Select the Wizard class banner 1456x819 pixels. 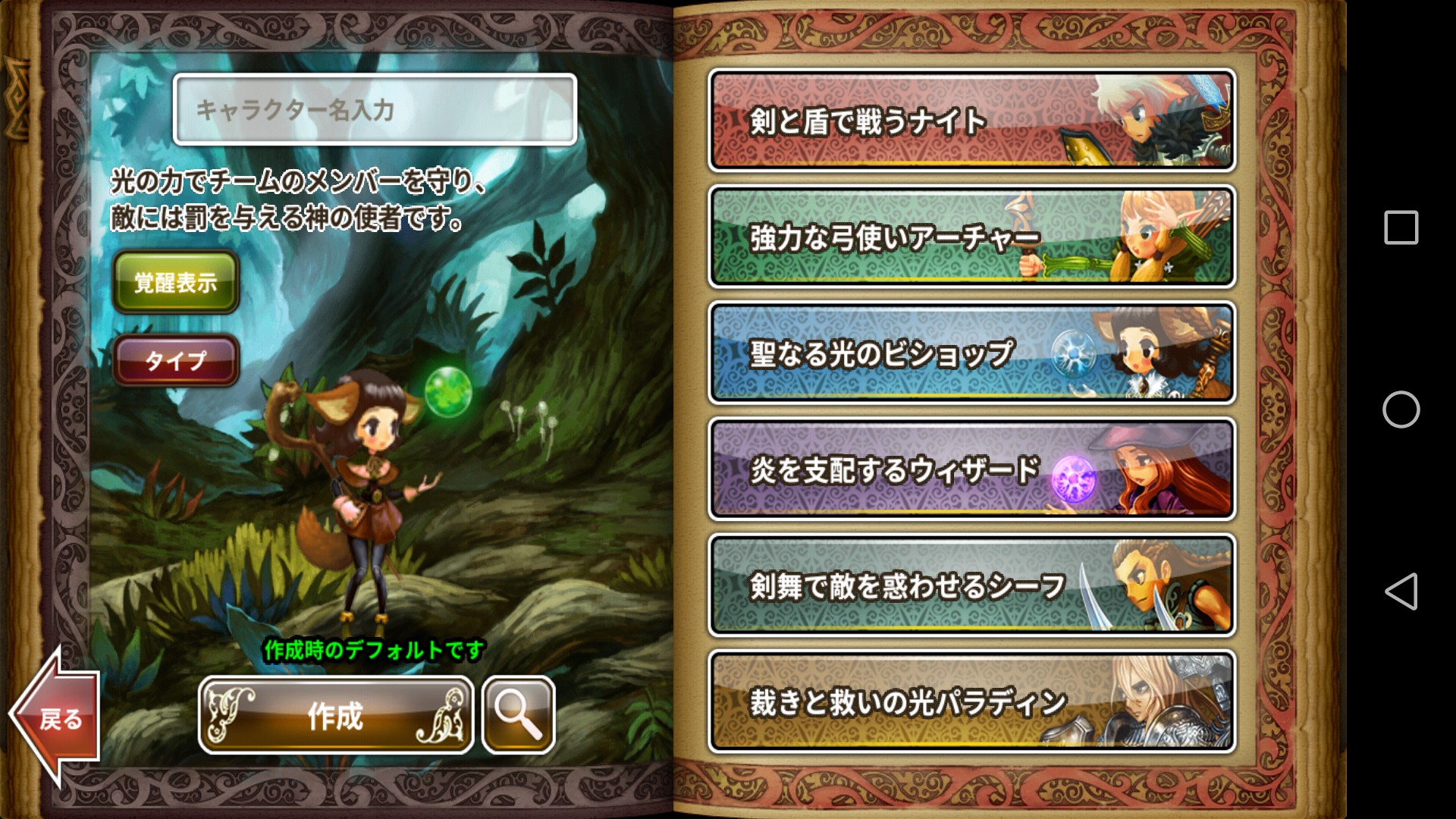tap(971, 469)
